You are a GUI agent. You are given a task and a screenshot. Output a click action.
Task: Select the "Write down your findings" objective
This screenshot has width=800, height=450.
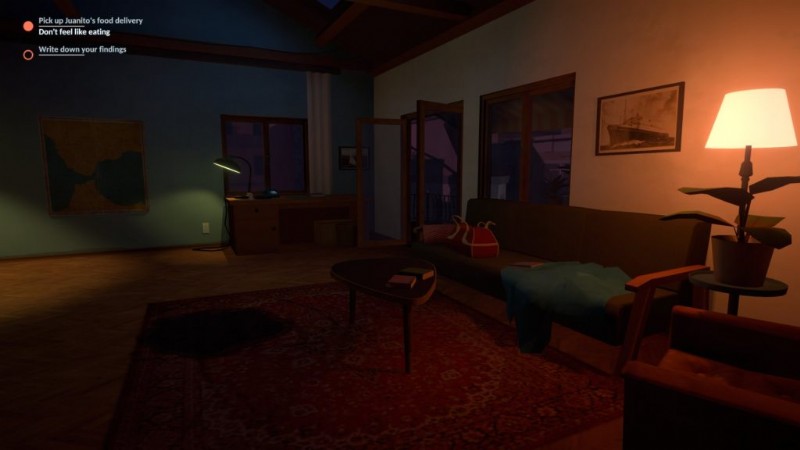[81, 49]
